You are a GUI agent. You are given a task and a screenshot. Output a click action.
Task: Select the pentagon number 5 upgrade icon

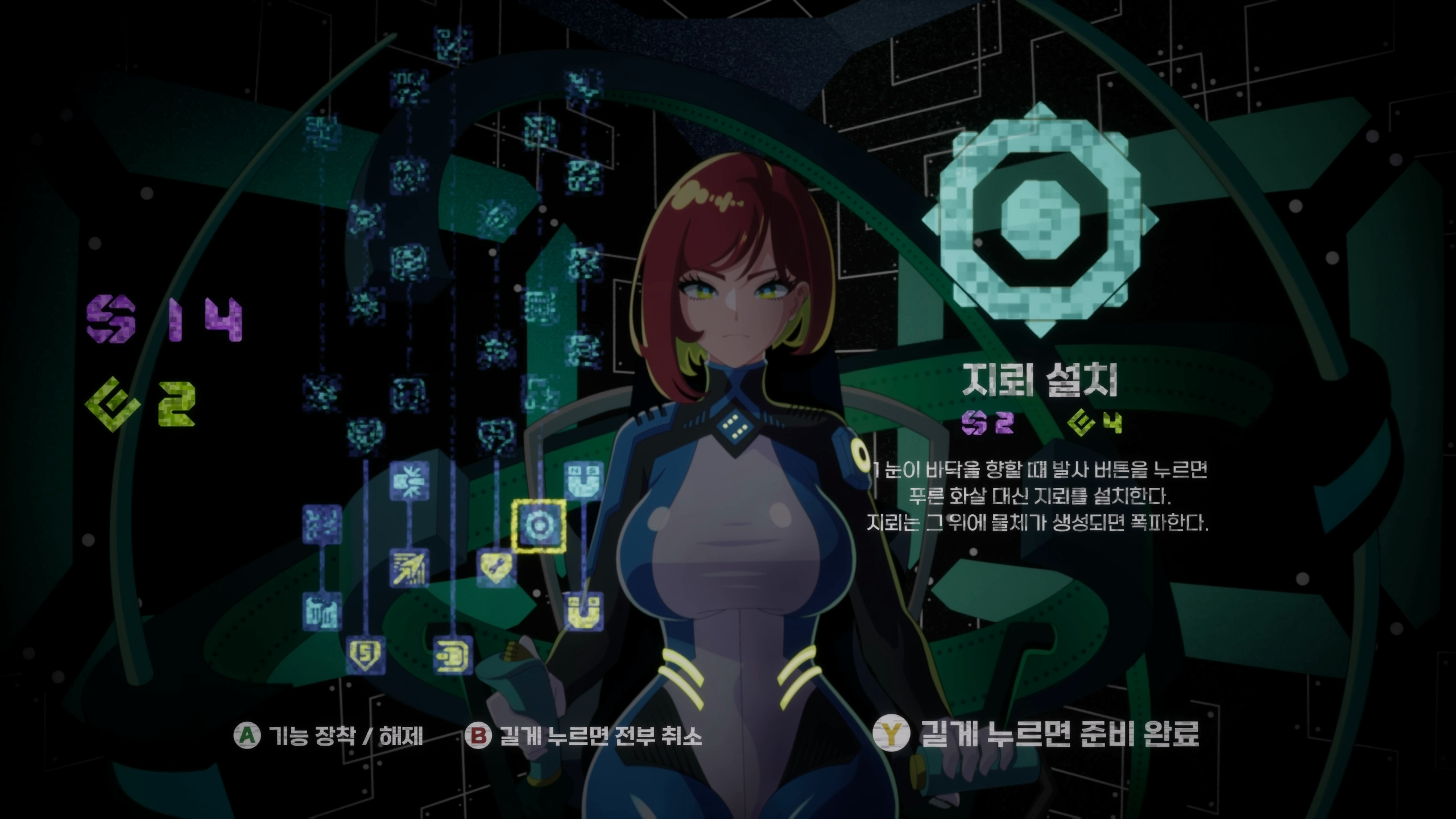pyautogui.click(x=365, y=656)
